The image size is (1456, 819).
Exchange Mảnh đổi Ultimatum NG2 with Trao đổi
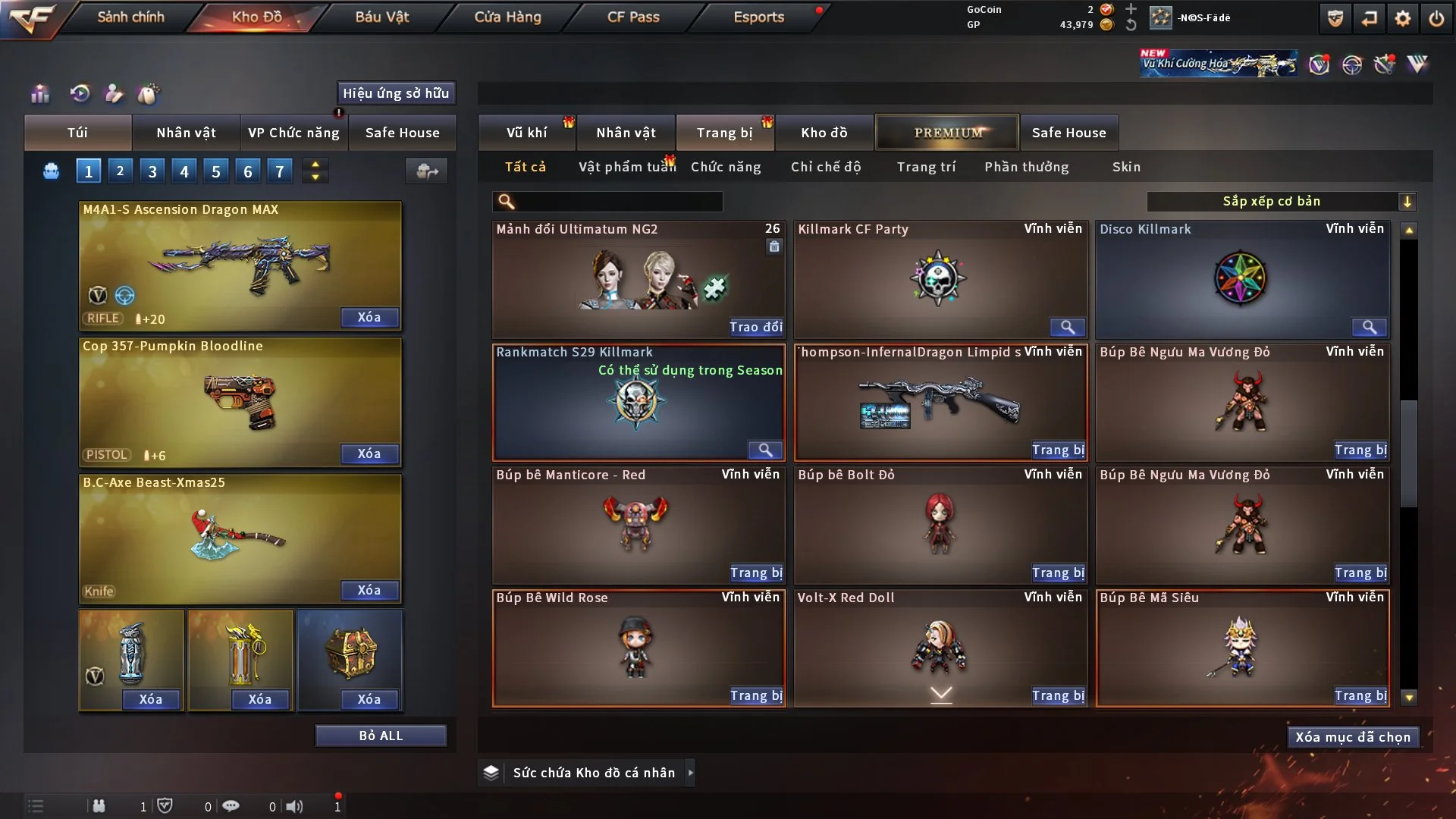[755, 327]
